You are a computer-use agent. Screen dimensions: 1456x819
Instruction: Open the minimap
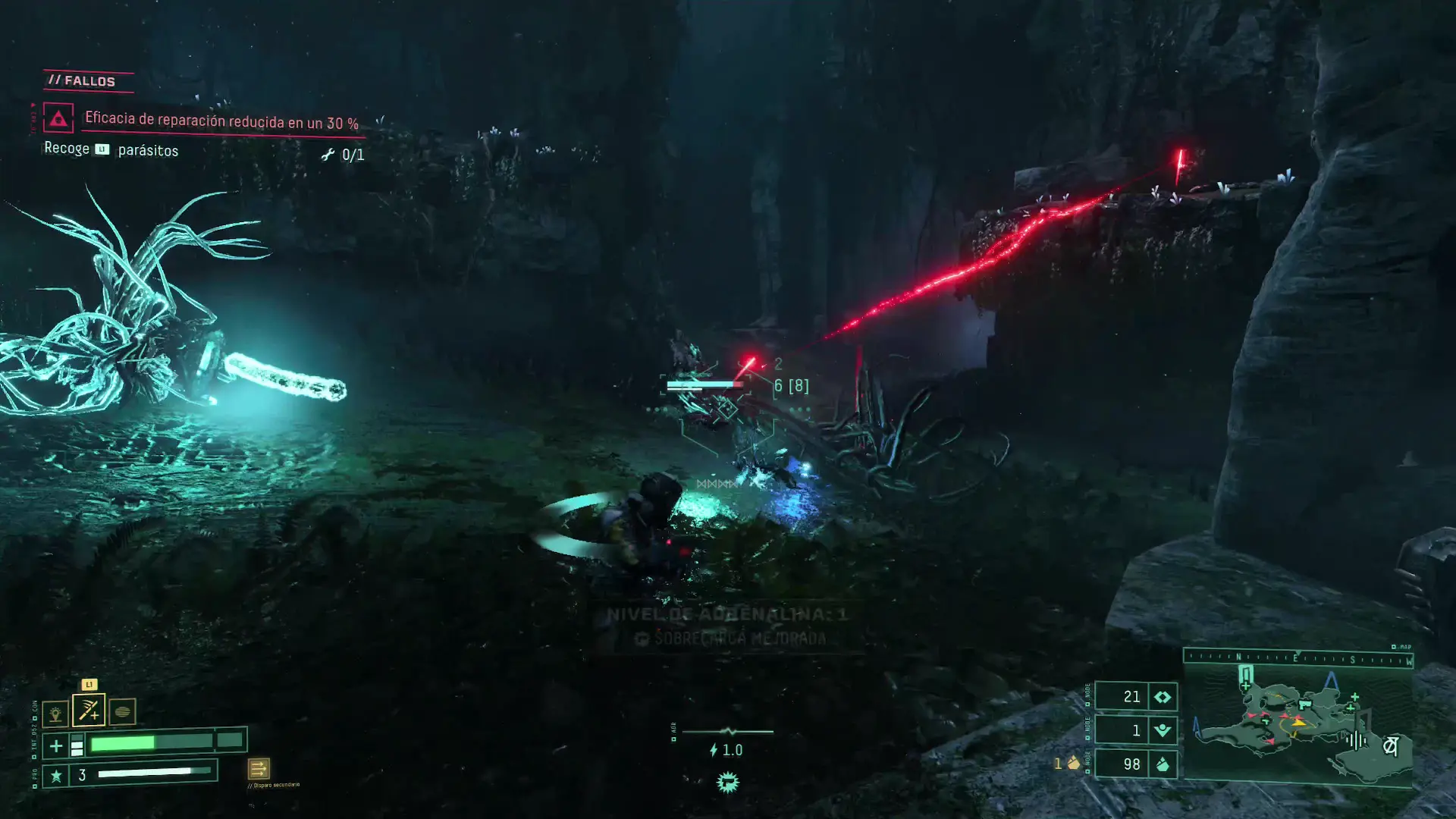(x=1298, y=730)
